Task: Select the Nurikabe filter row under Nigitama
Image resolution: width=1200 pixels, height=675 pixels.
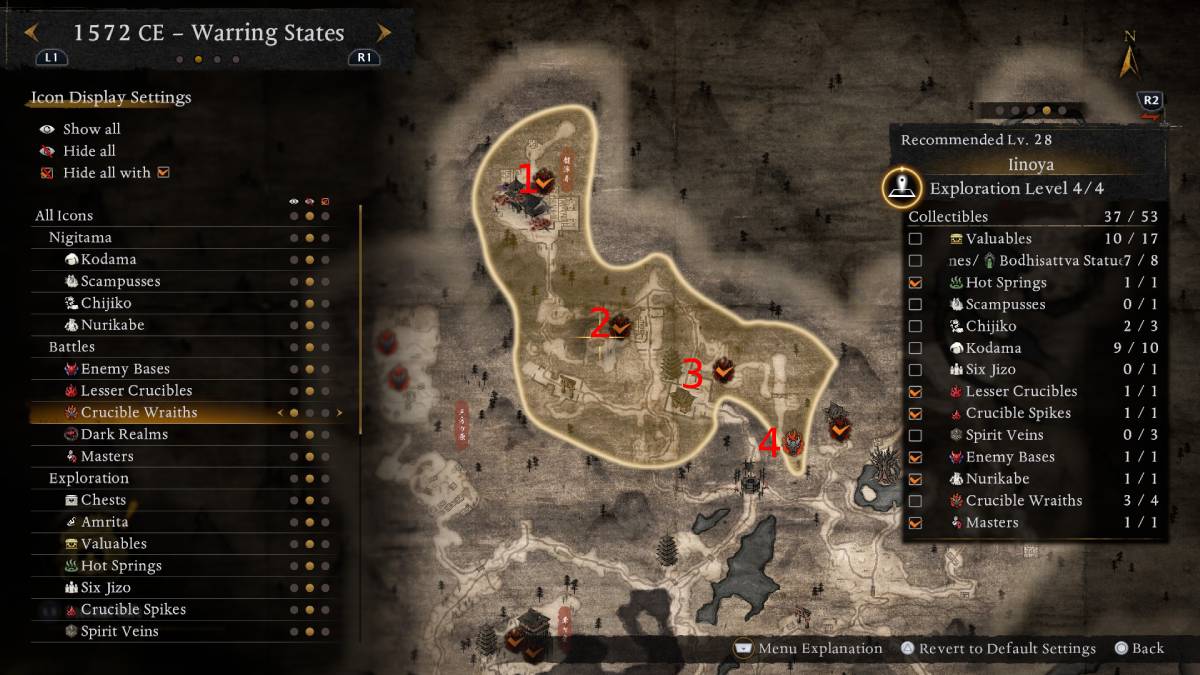Action: pyautogui.click(x=110, y=325)
